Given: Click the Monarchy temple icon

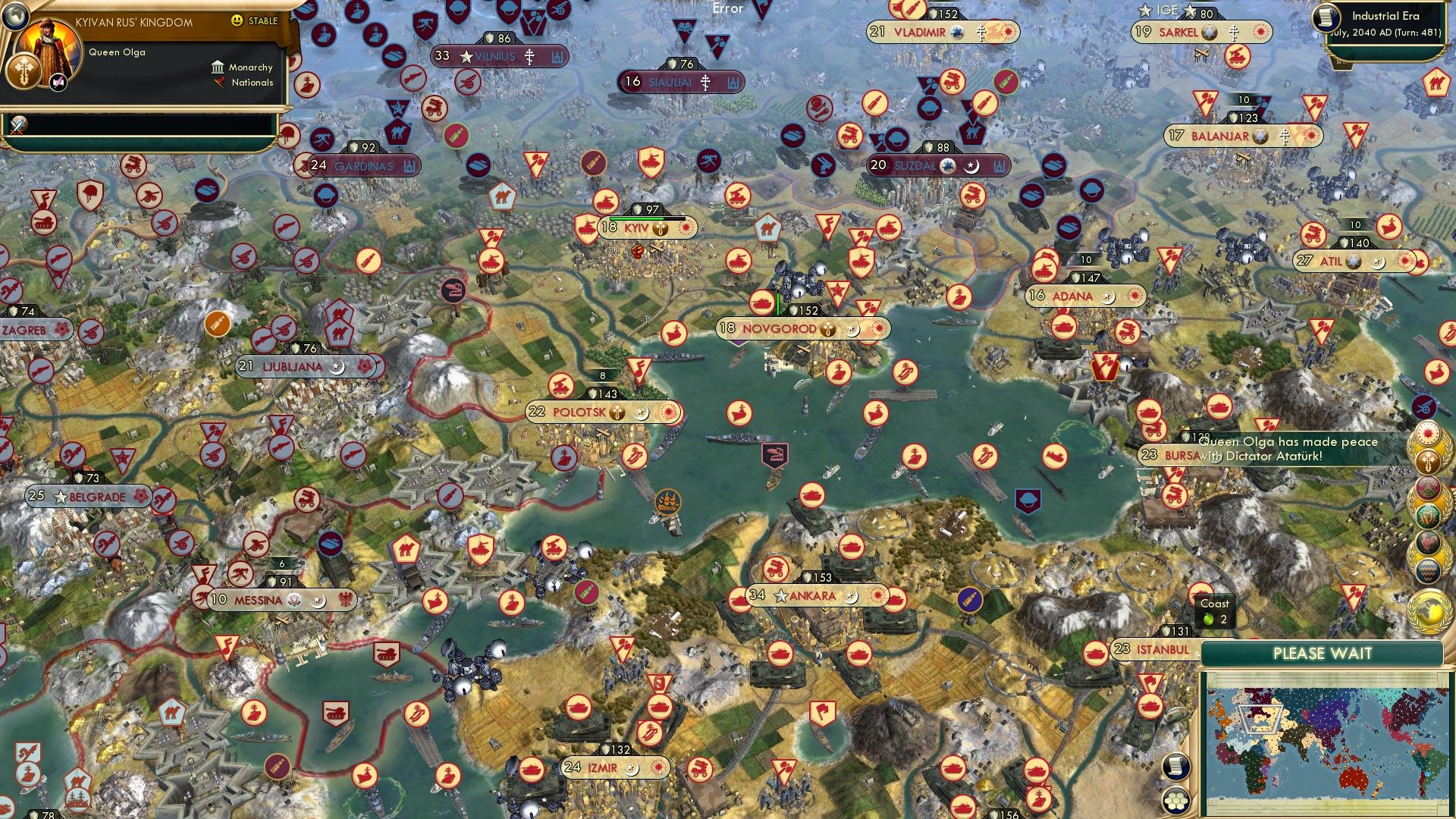Looking at the screenshot, I should click(218, 68).
